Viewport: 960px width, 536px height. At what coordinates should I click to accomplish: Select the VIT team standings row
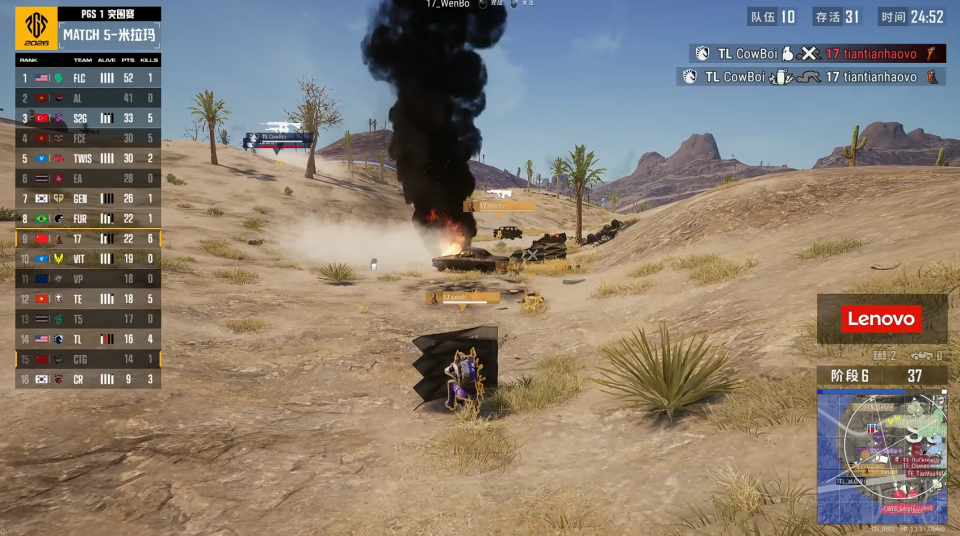point(88,258)
